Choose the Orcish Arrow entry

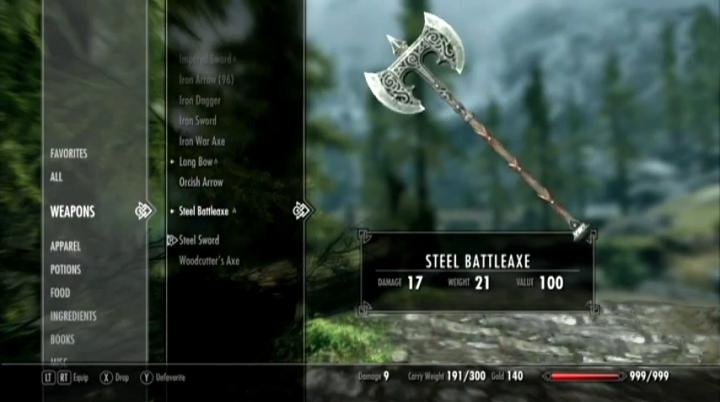tap(201, 183)
